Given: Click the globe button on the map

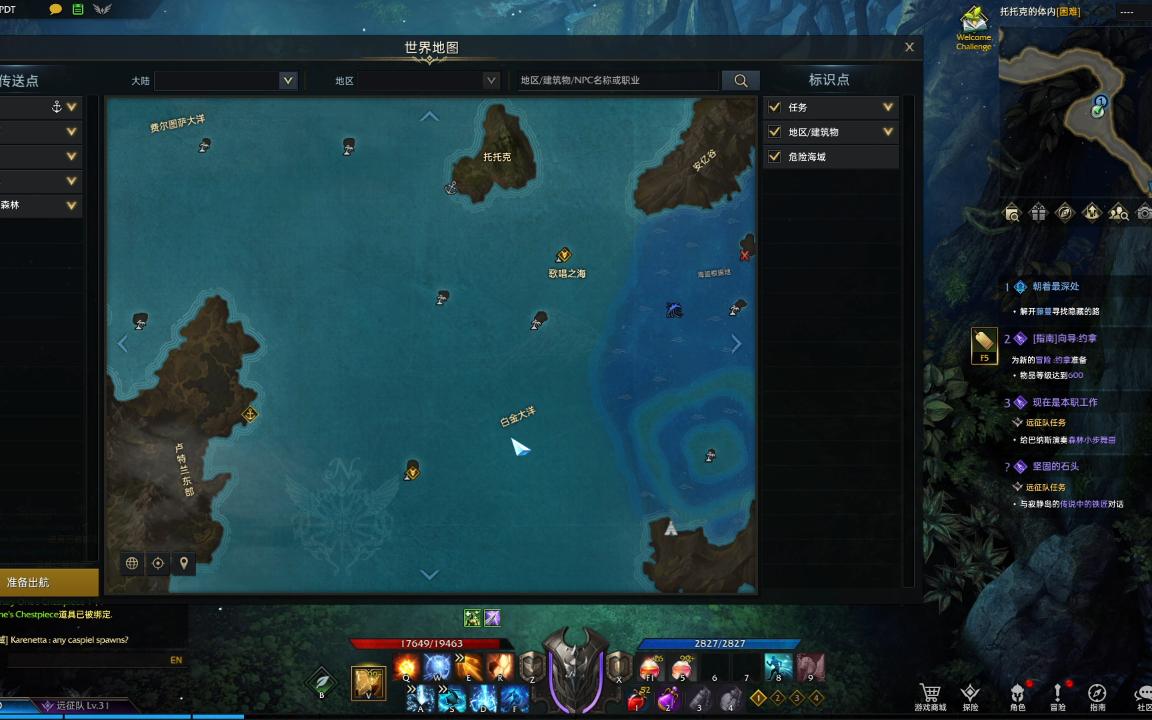Looking at the screenshot, I should [132, 563].
